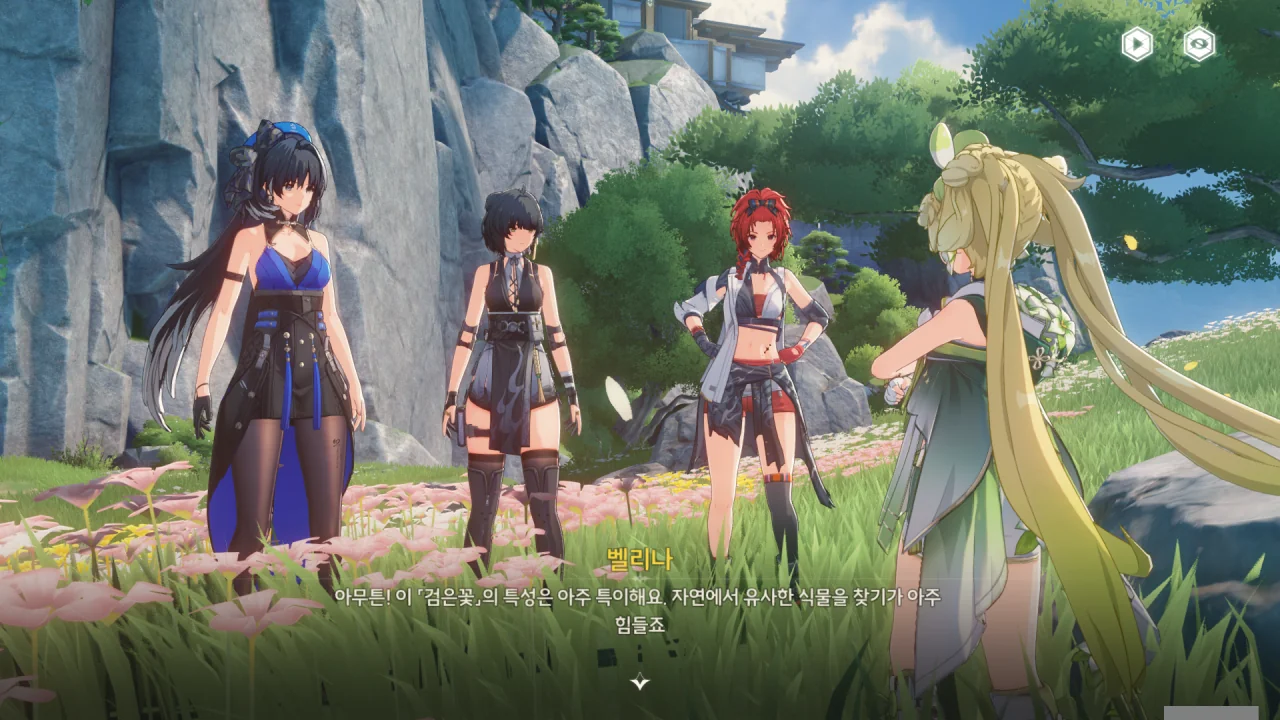Toggle dialogue auto-play hexagon button

(x=1137, y=44)
